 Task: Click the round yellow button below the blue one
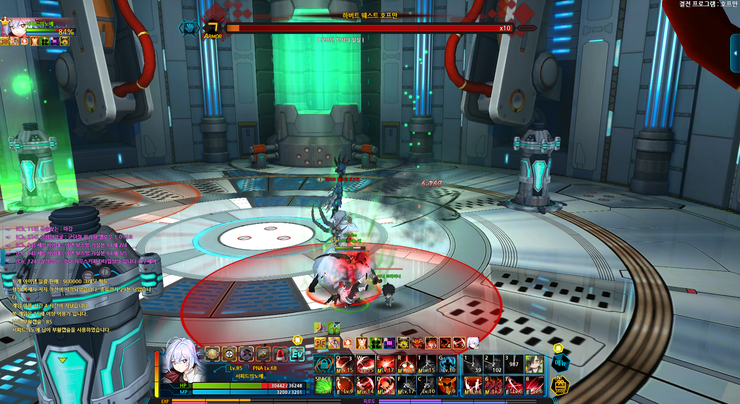click(559, 383)
